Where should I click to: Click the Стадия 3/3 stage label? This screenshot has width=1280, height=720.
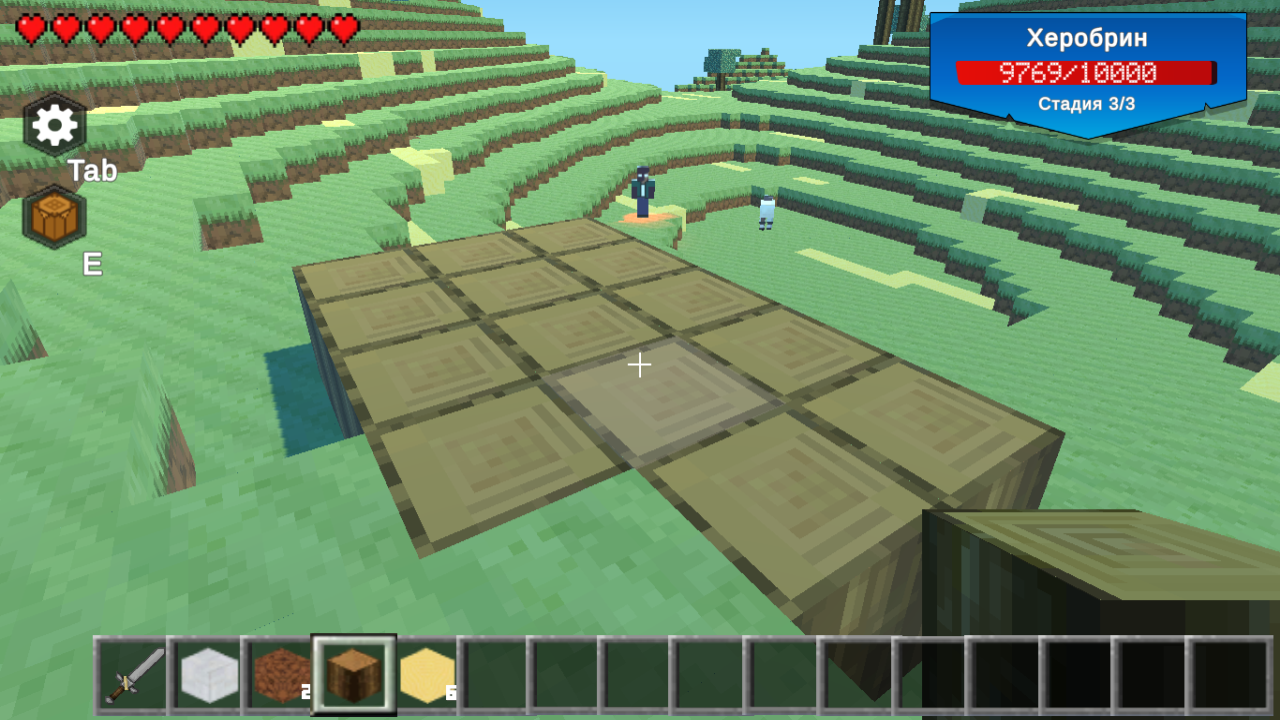tap(1087, 104)
